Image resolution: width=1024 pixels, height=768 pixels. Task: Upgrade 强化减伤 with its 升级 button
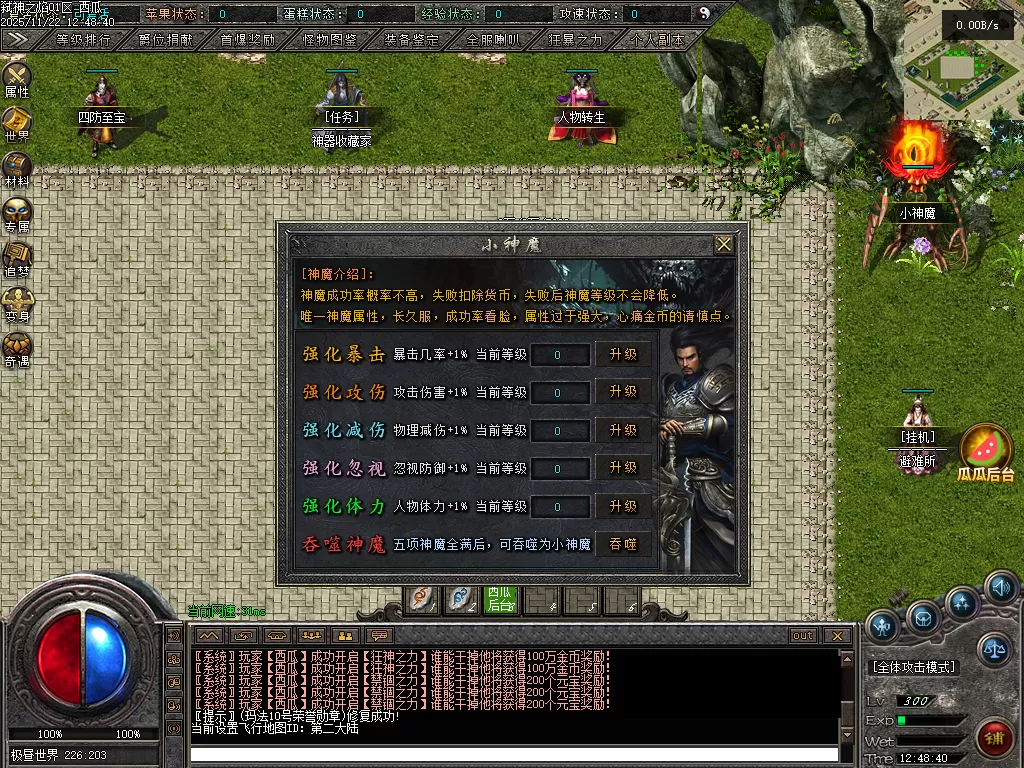[x=623, y=430]
